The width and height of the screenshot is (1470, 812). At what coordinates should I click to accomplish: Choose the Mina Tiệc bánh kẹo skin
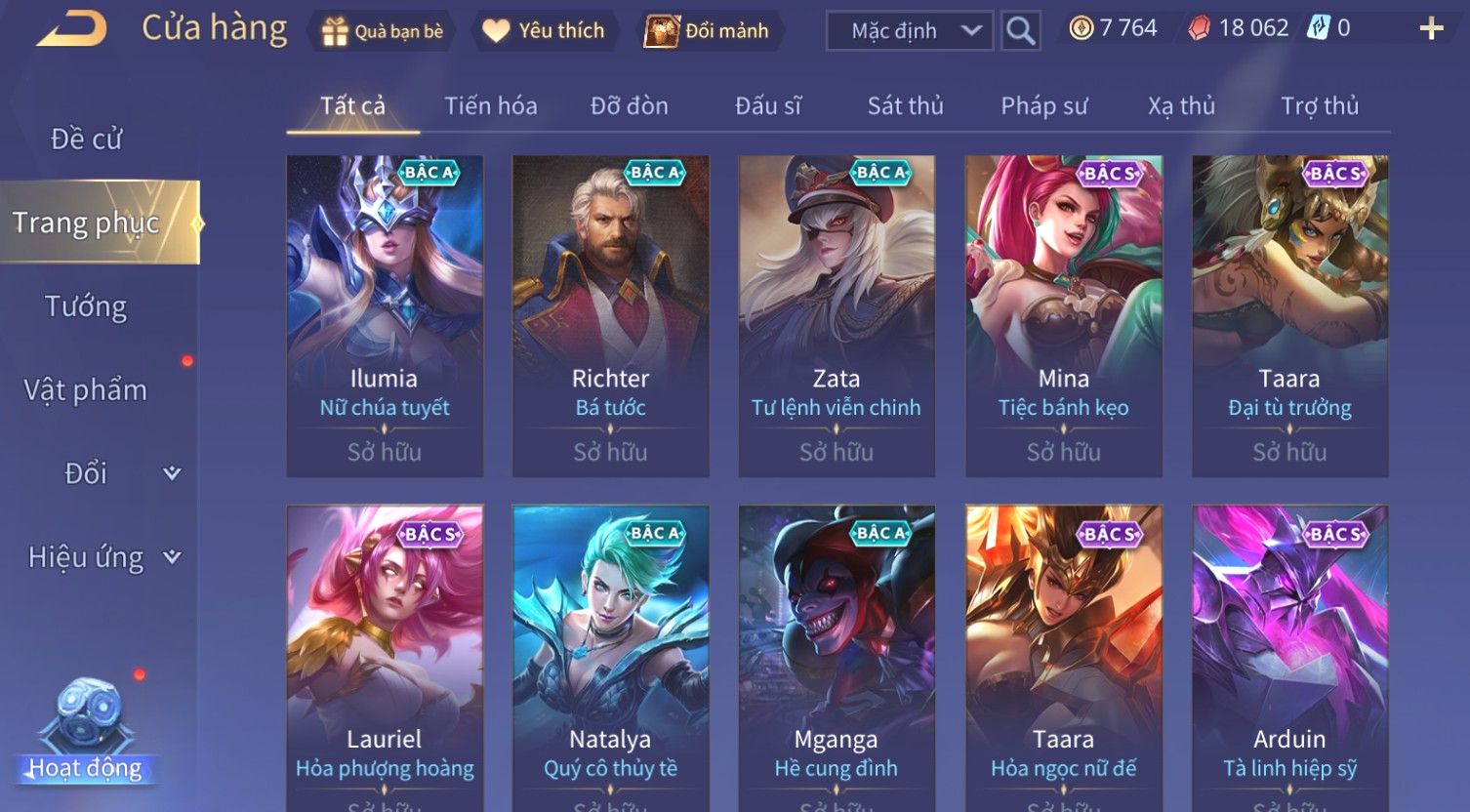pyautogui.click(x=1063, y=315)
